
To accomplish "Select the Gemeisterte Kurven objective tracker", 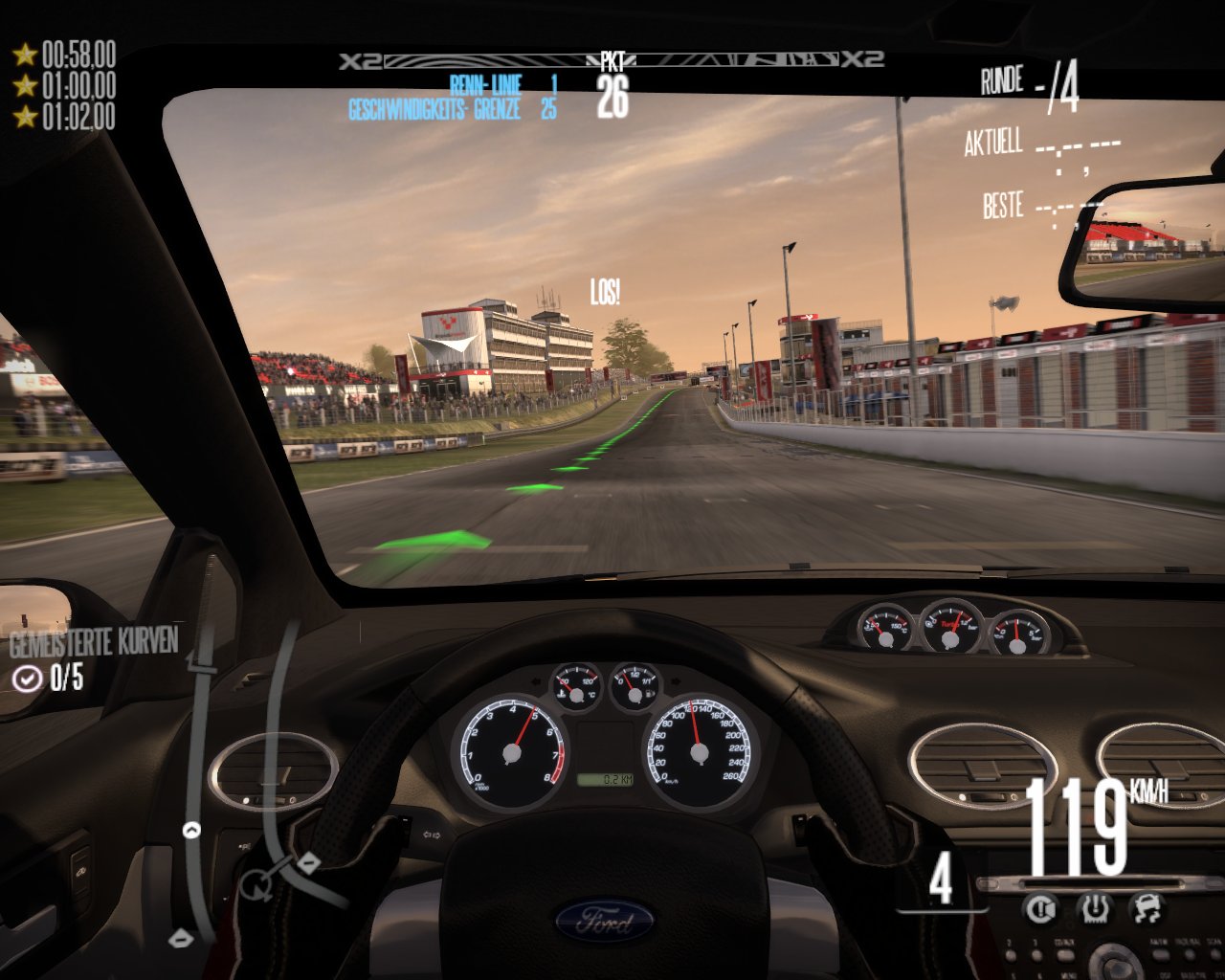I will point(94,660).
